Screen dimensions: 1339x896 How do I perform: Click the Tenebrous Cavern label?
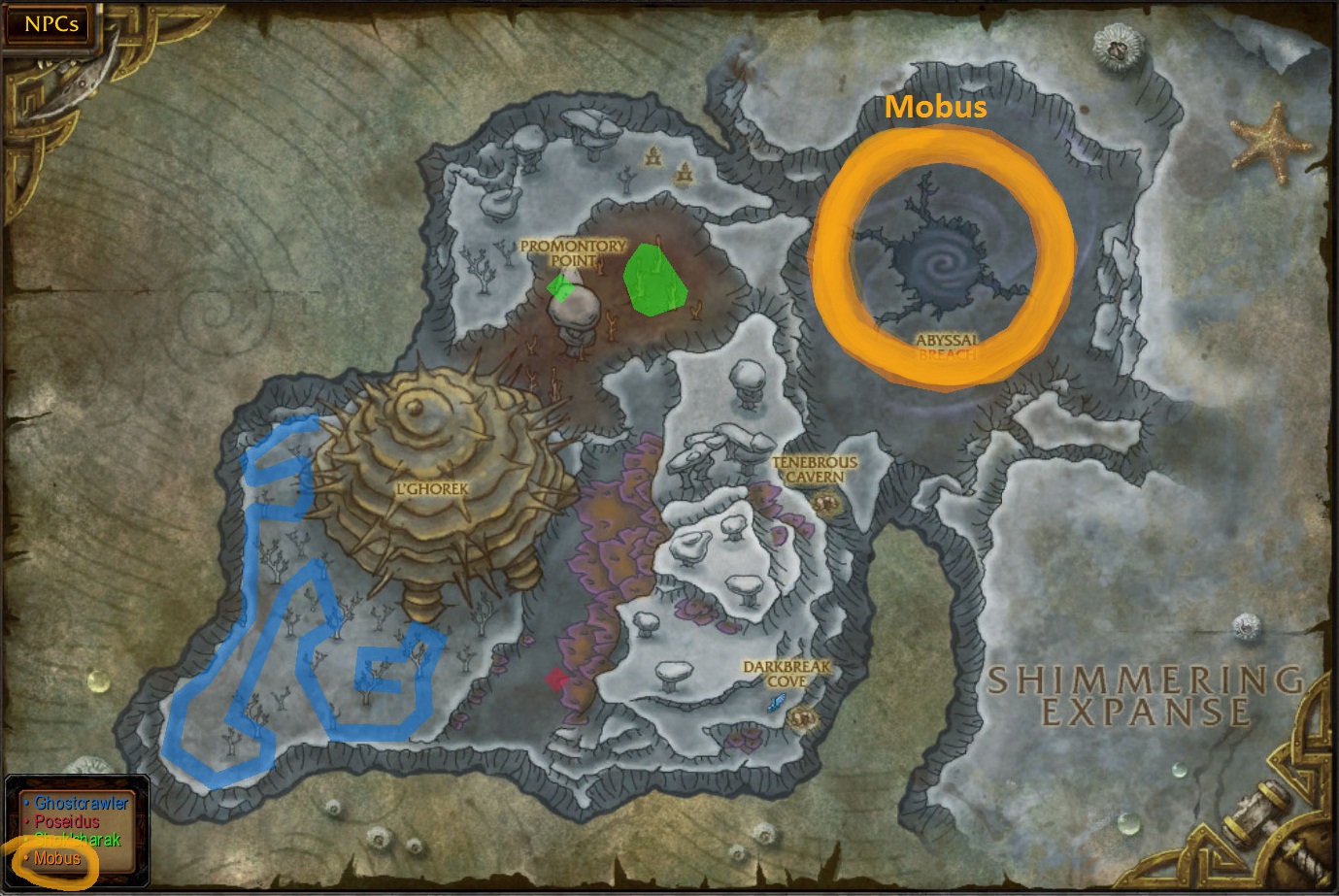[x=815, y=468]
